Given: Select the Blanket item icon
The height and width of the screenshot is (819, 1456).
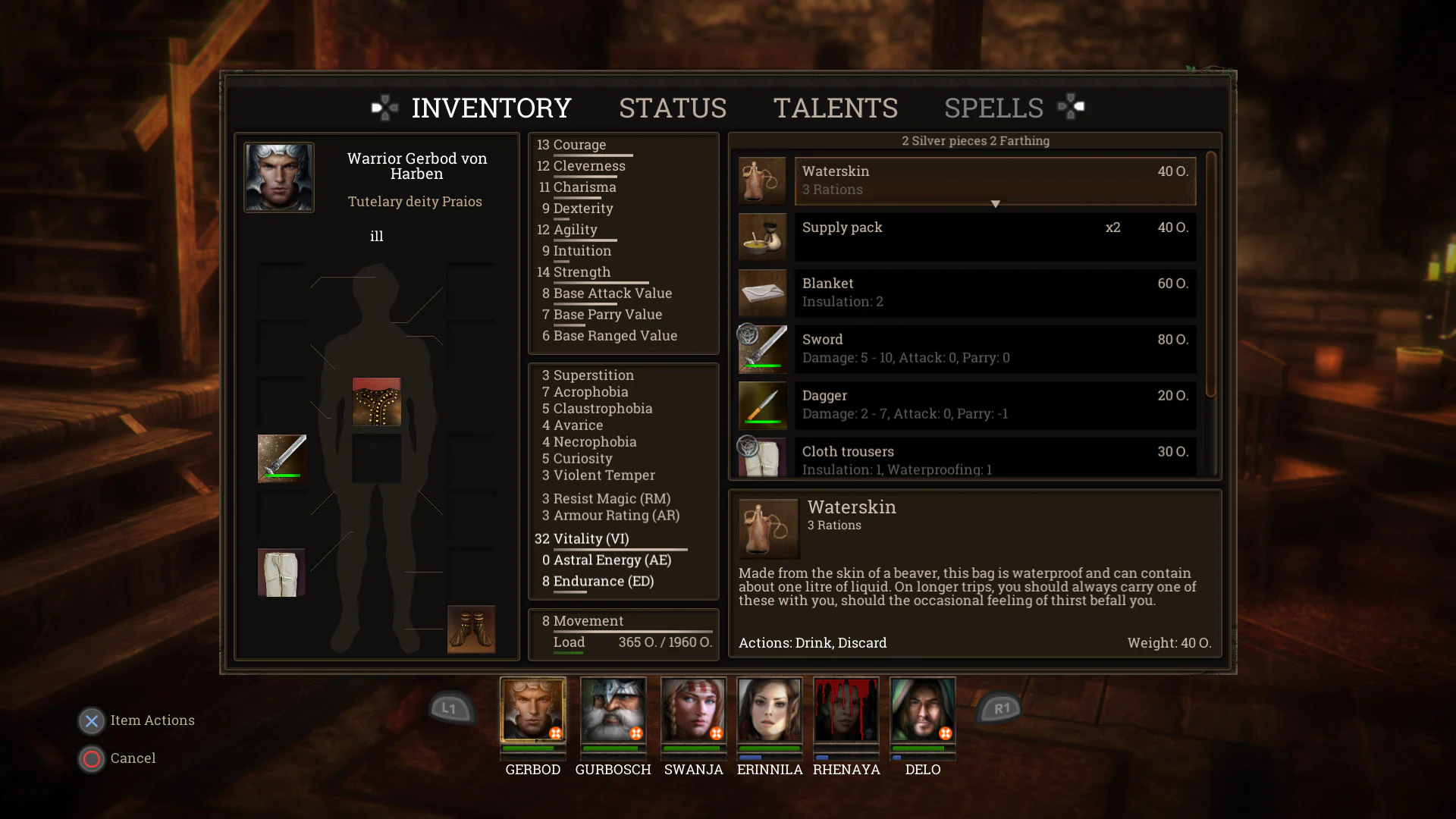Looking at the screenshot, I should [x=762, y=293].
